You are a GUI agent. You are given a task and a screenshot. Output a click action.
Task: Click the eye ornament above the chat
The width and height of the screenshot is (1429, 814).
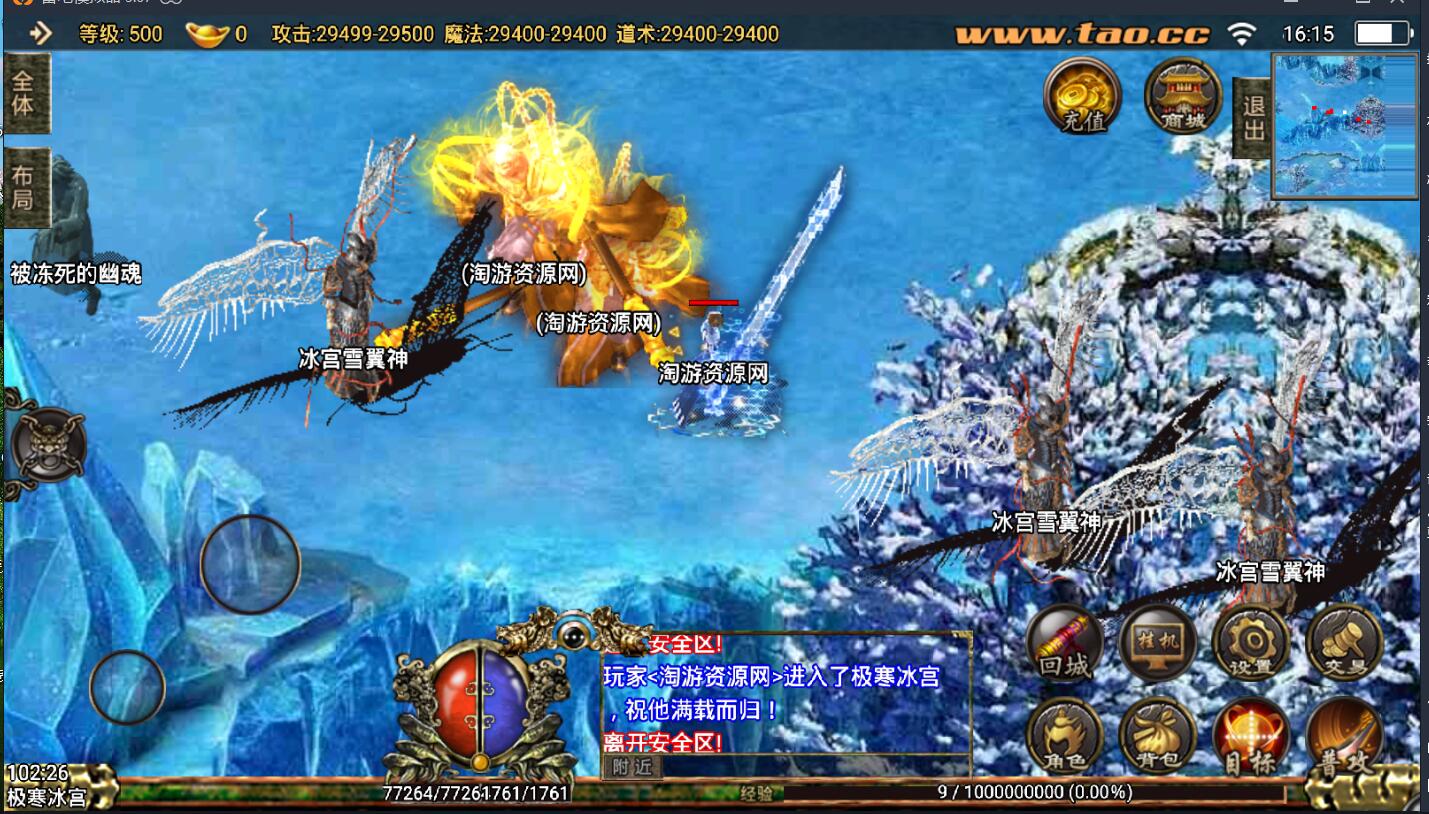click(x=572, y=633)
